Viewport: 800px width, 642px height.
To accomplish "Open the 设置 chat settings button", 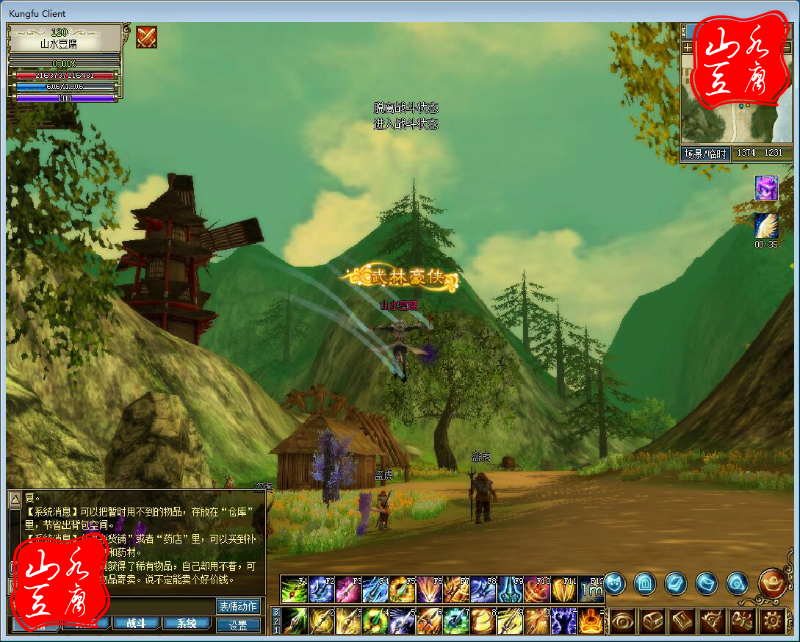I will [238, 624].
